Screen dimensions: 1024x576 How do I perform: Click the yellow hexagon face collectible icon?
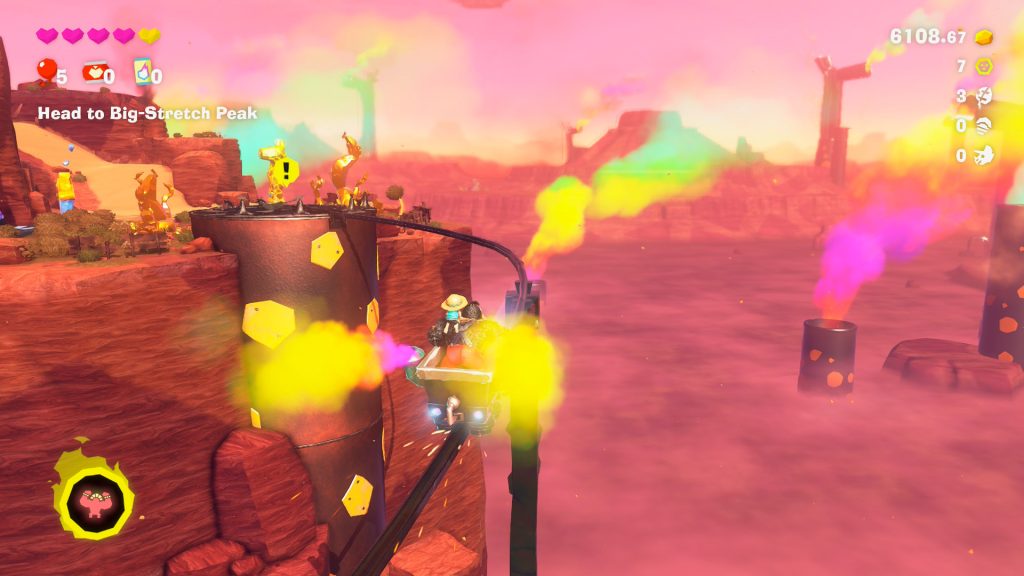[984, 67]
